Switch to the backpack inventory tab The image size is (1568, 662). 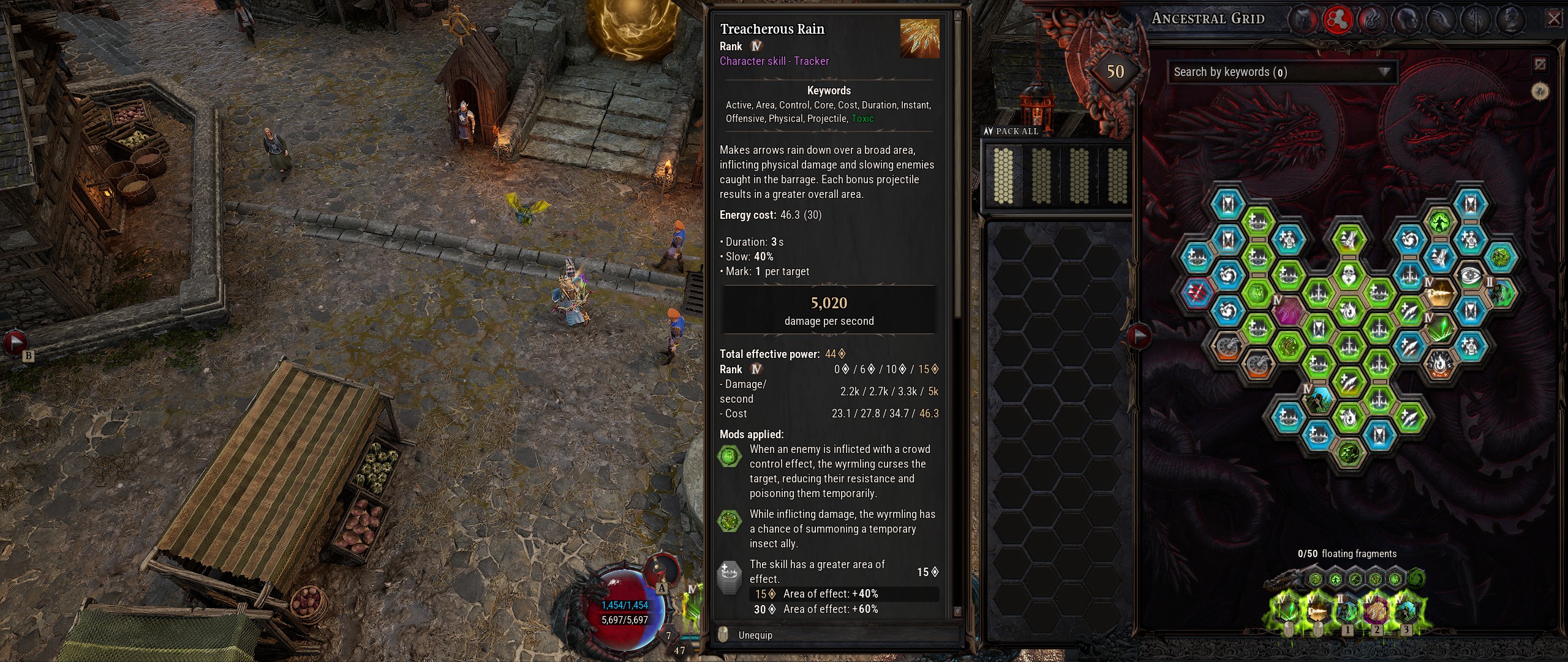[1304, 20]
